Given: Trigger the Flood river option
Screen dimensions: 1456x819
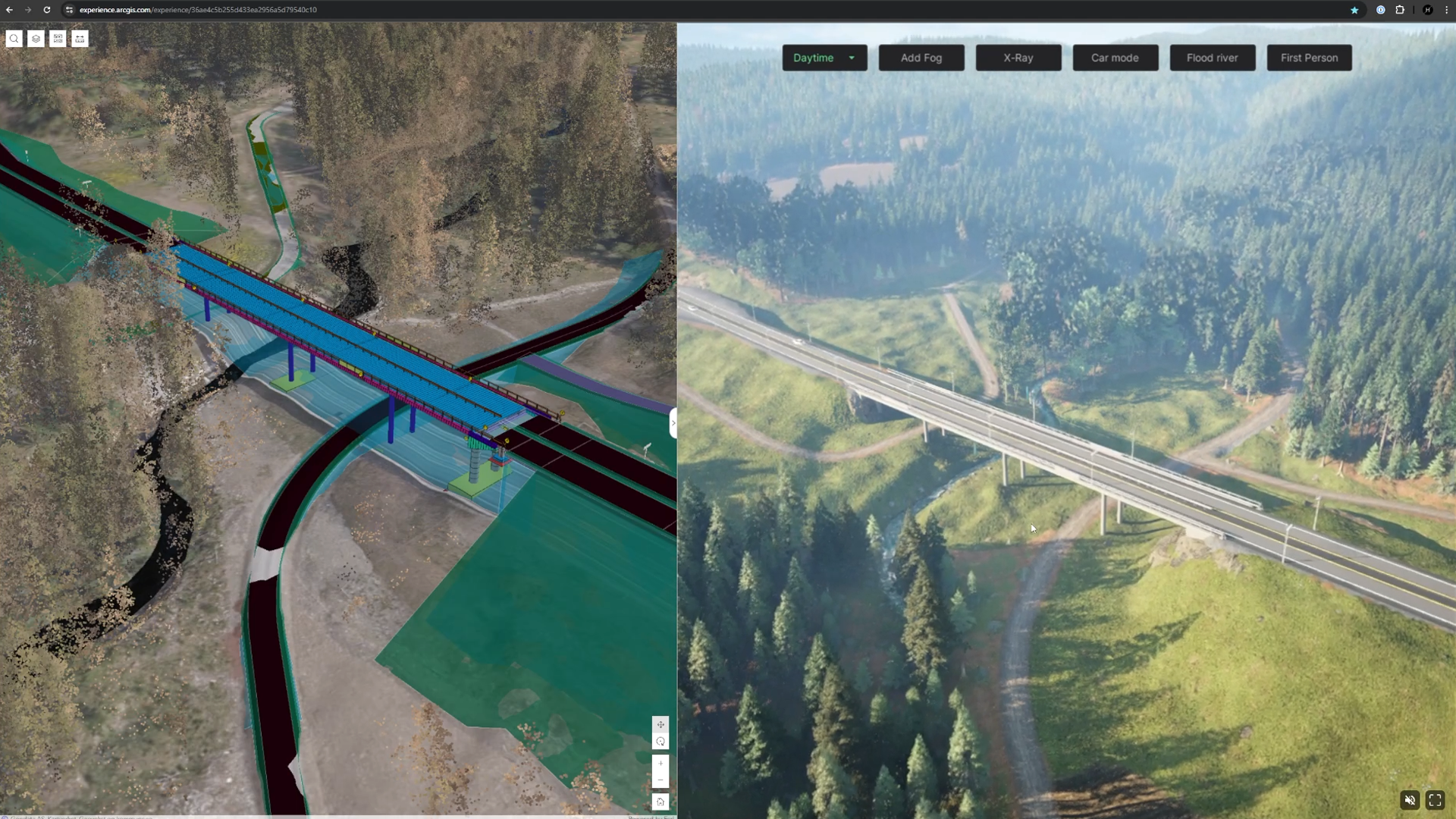Looking at the screenshot, I should [x=1212, y=58].
